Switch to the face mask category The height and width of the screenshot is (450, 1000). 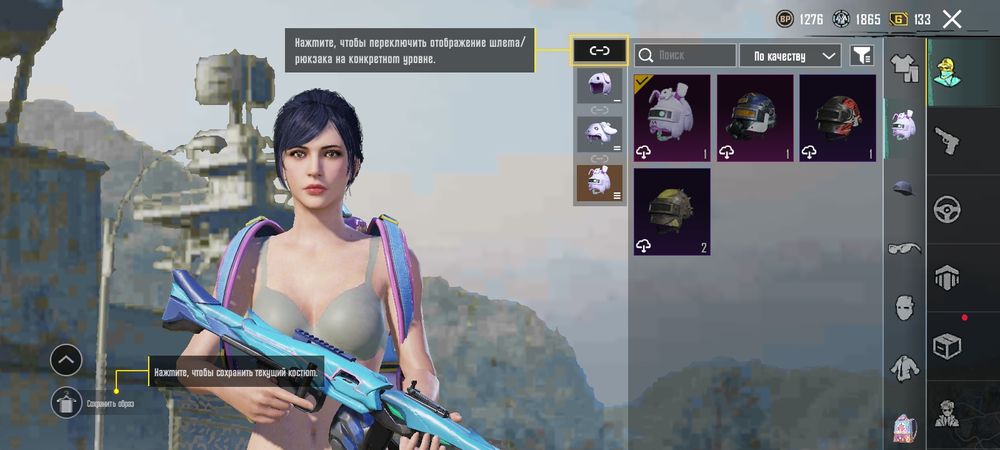point(905,307)
